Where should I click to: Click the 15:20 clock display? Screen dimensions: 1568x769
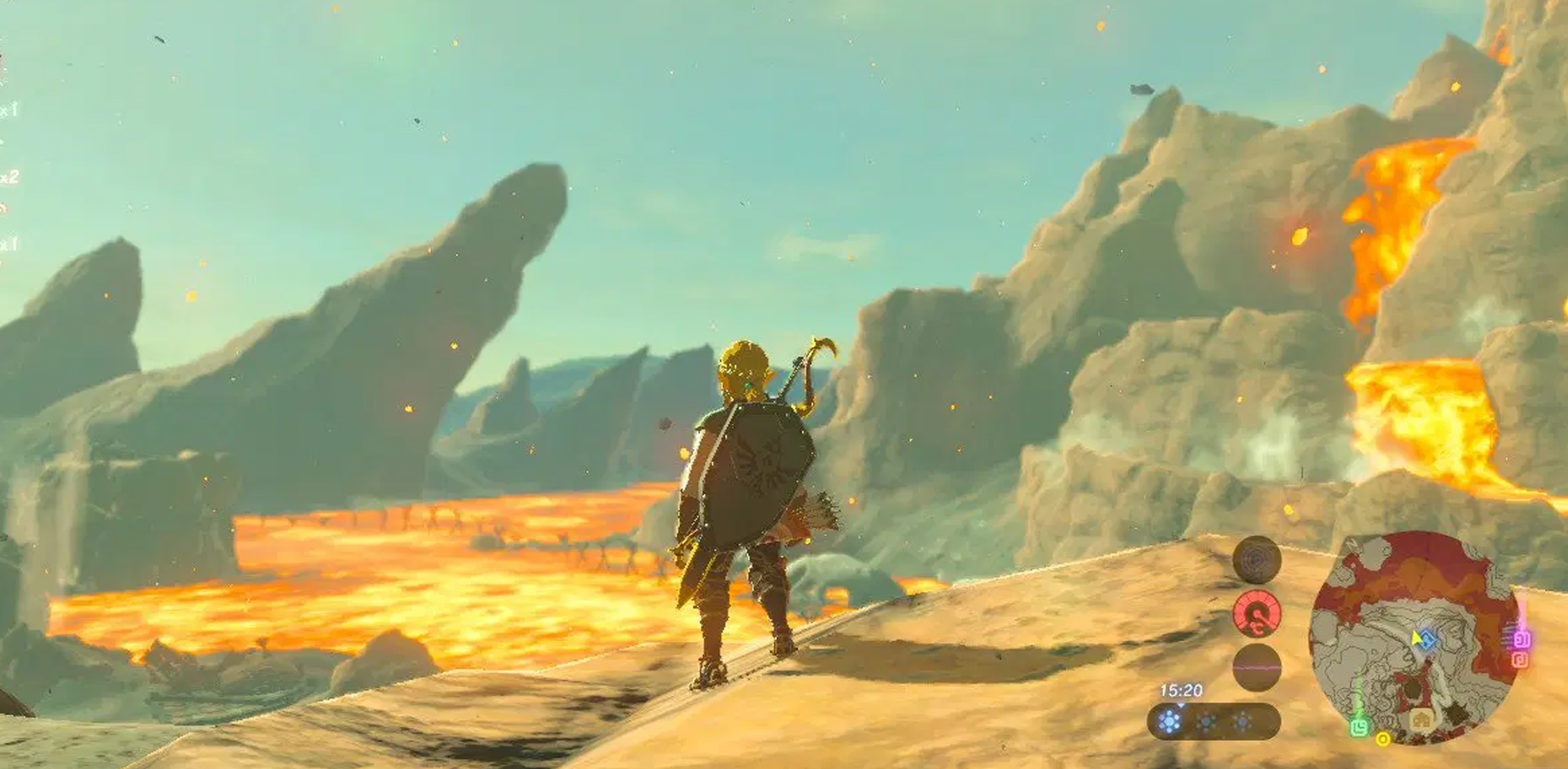point(1180,690)
